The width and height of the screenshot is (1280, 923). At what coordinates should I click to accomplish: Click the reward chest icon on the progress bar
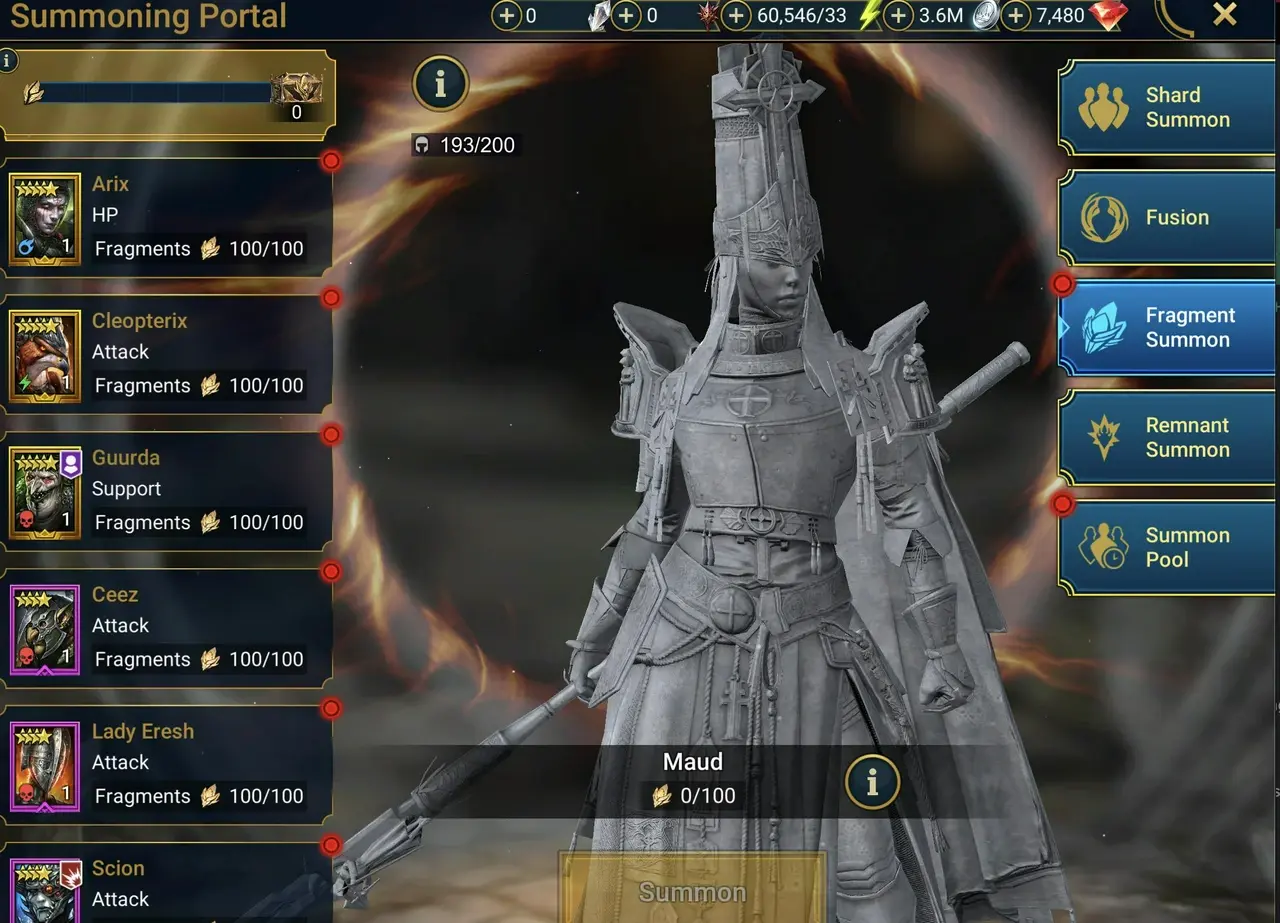(295, 89)
